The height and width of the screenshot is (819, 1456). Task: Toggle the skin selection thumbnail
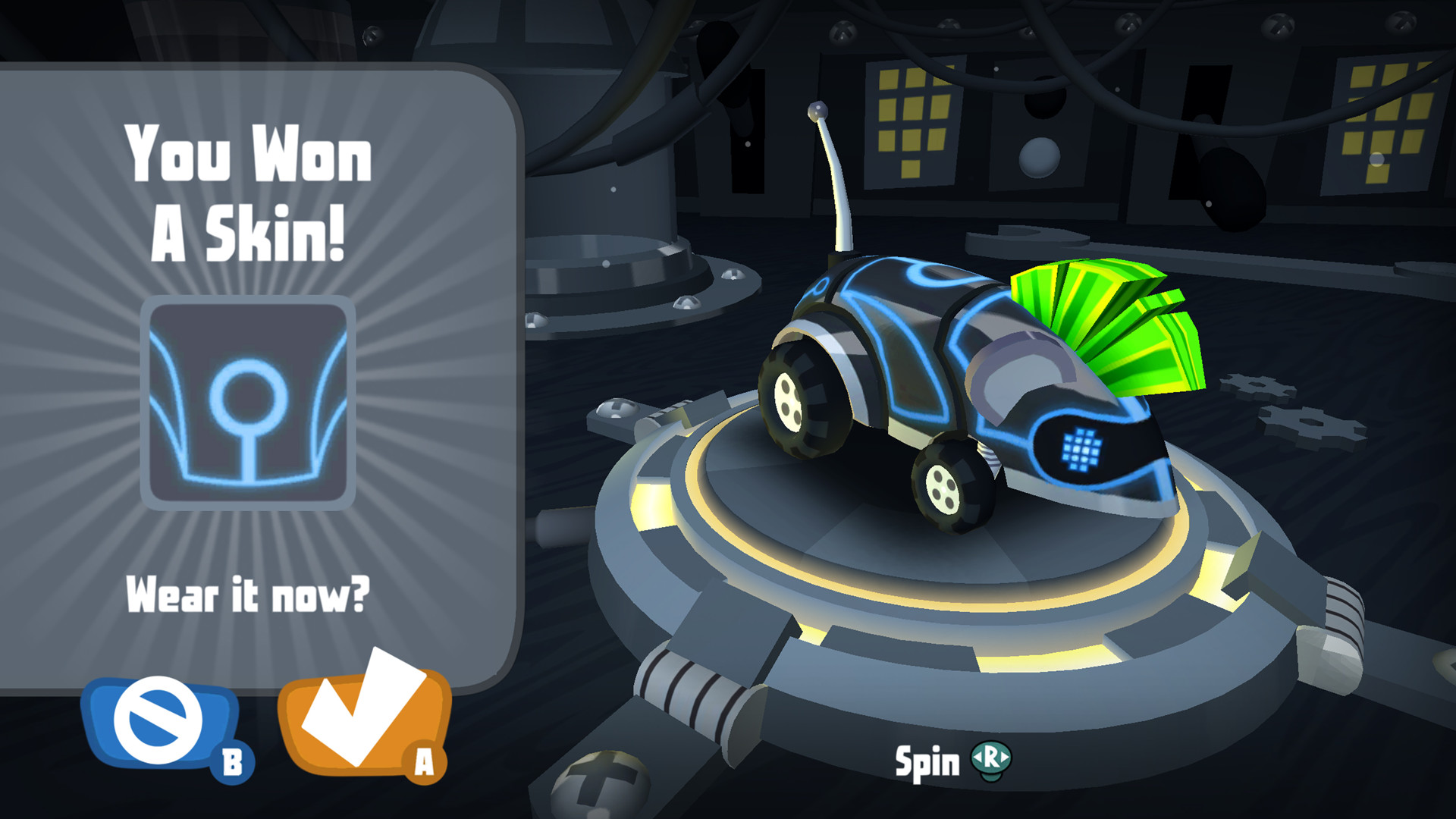(x=250, y=400)
